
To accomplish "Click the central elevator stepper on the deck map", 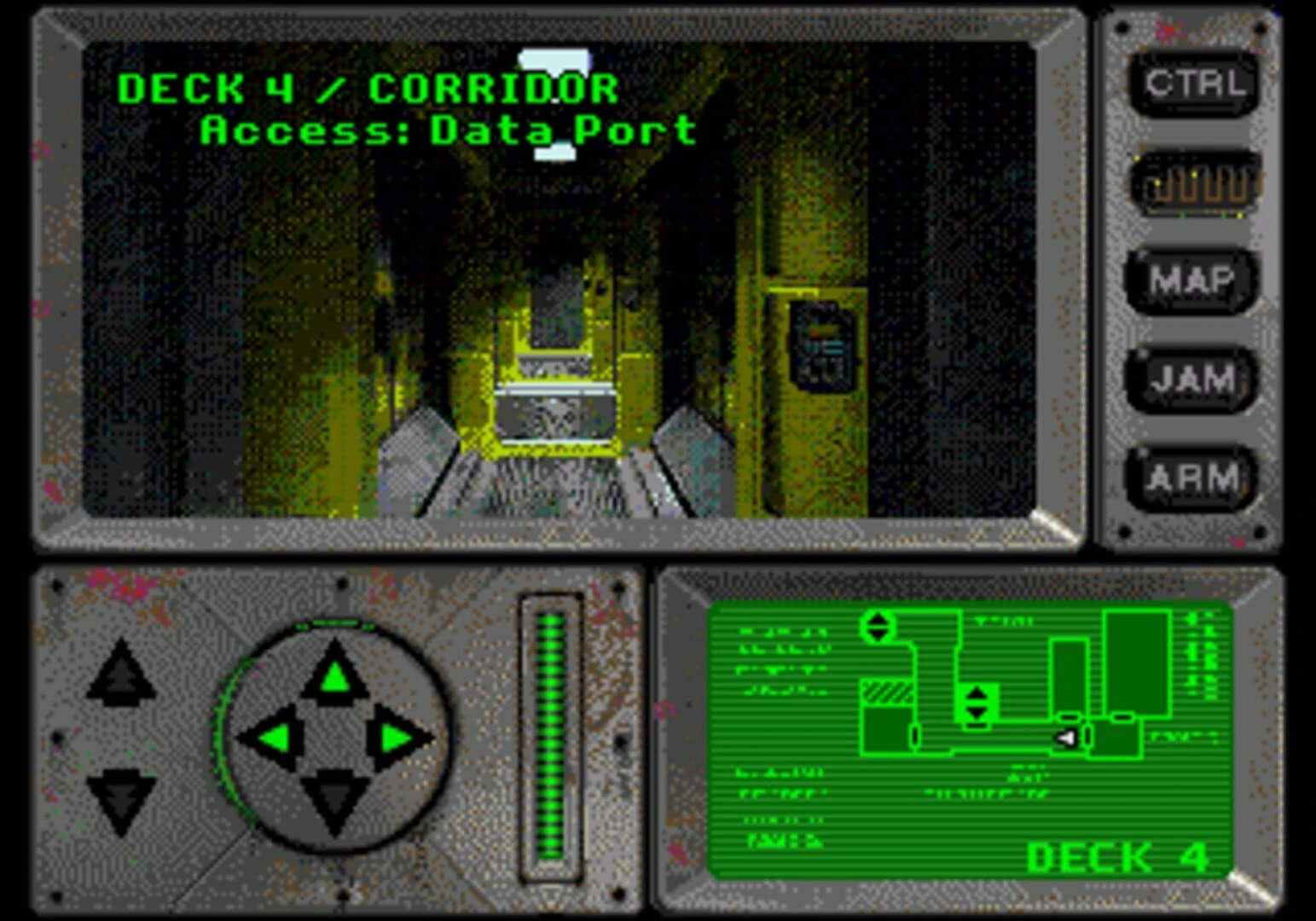I will pos(977,701).
